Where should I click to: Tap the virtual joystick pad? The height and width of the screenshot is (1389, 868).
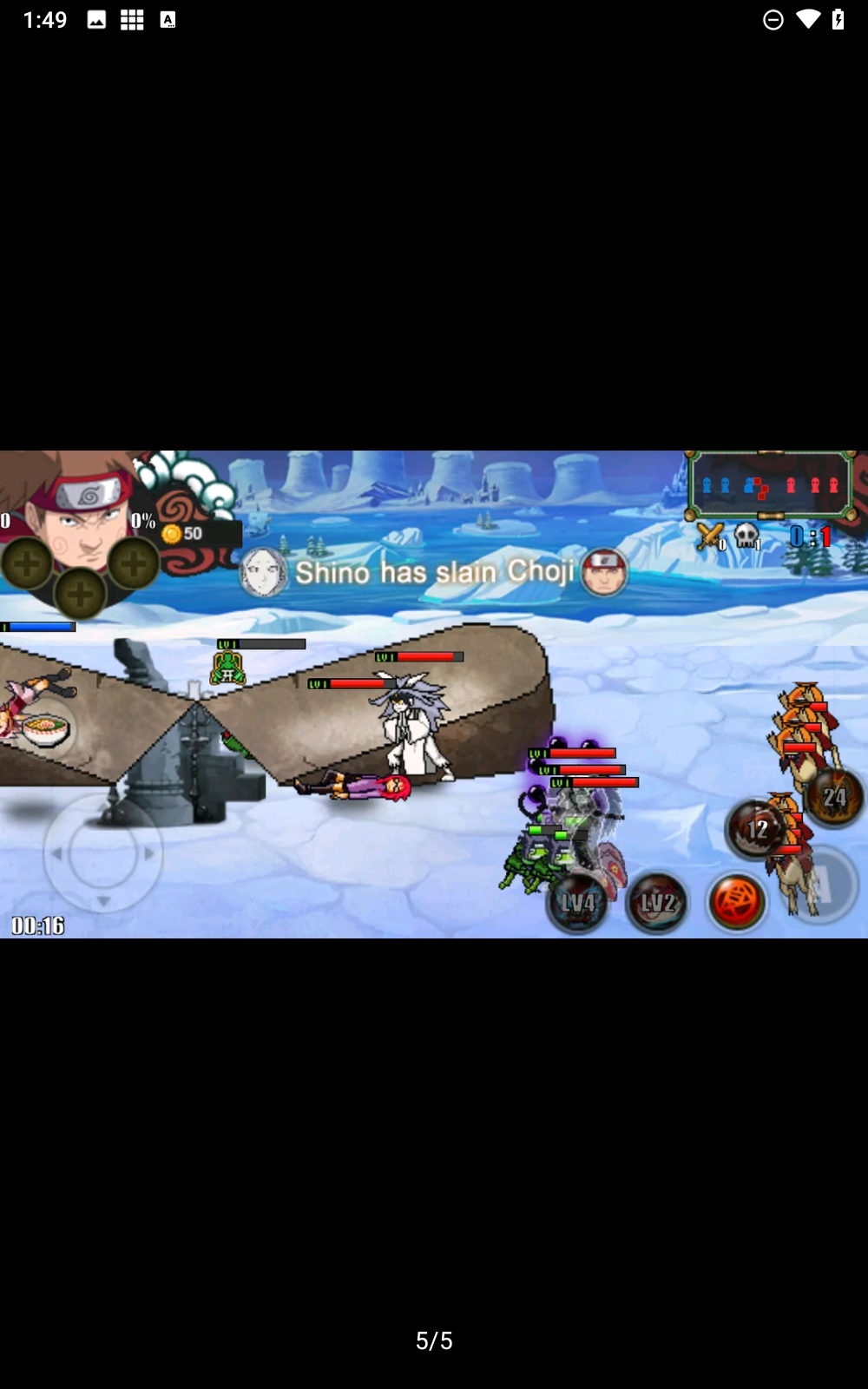102,853
